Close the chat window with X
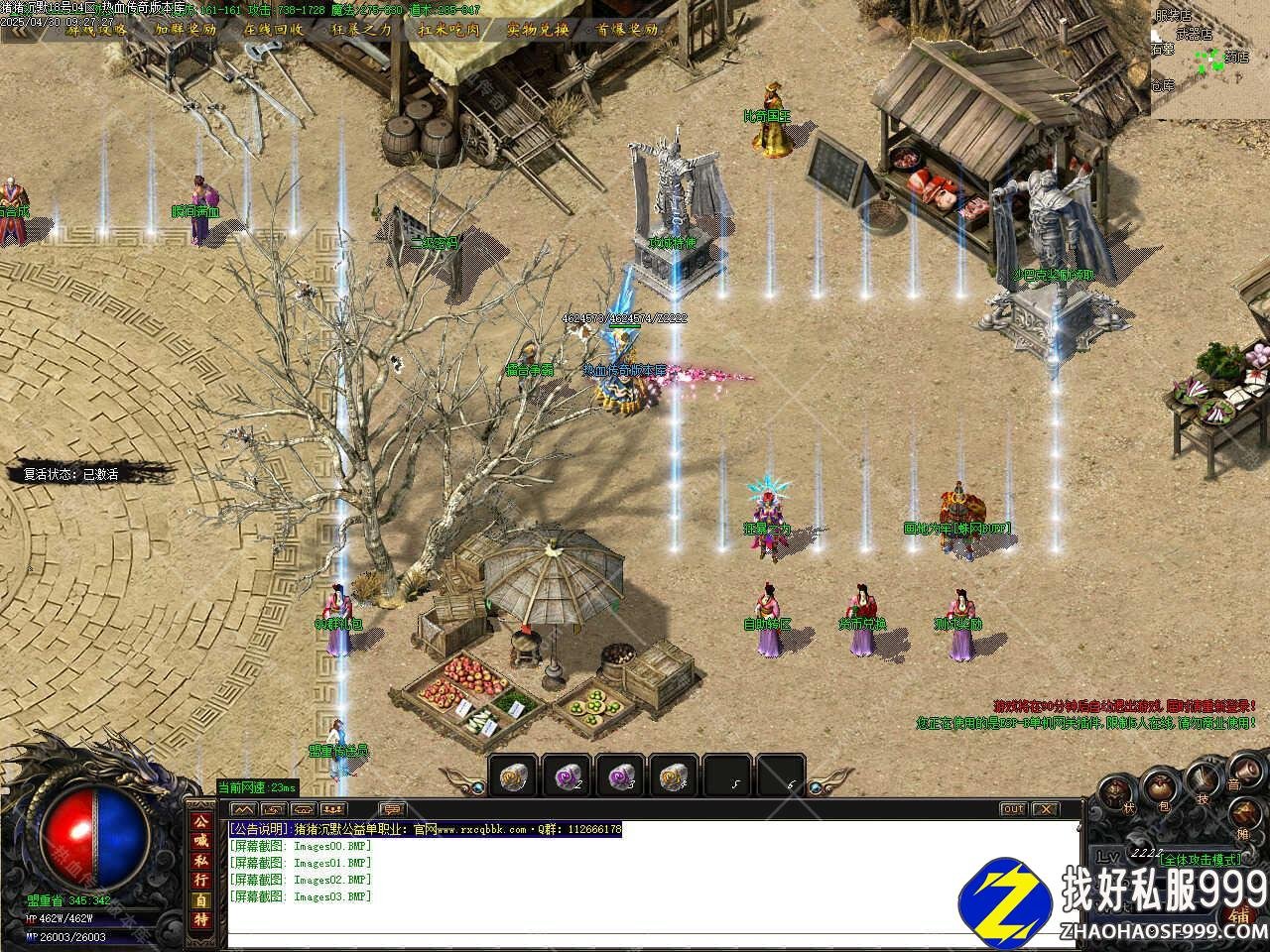Image resolution: width=1270 pixels, height=952 pixels. coord(1046,809)
